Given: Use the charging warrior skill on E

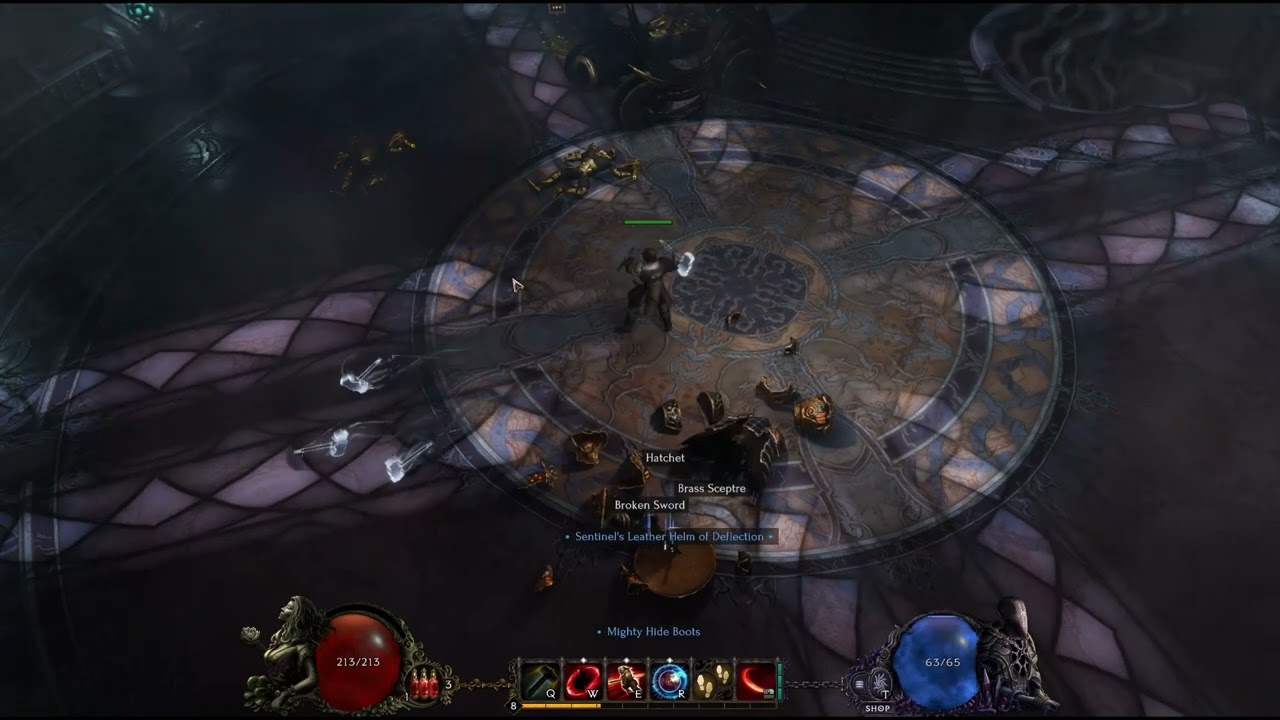Looking at the screenshot, I should pos(626,682).
